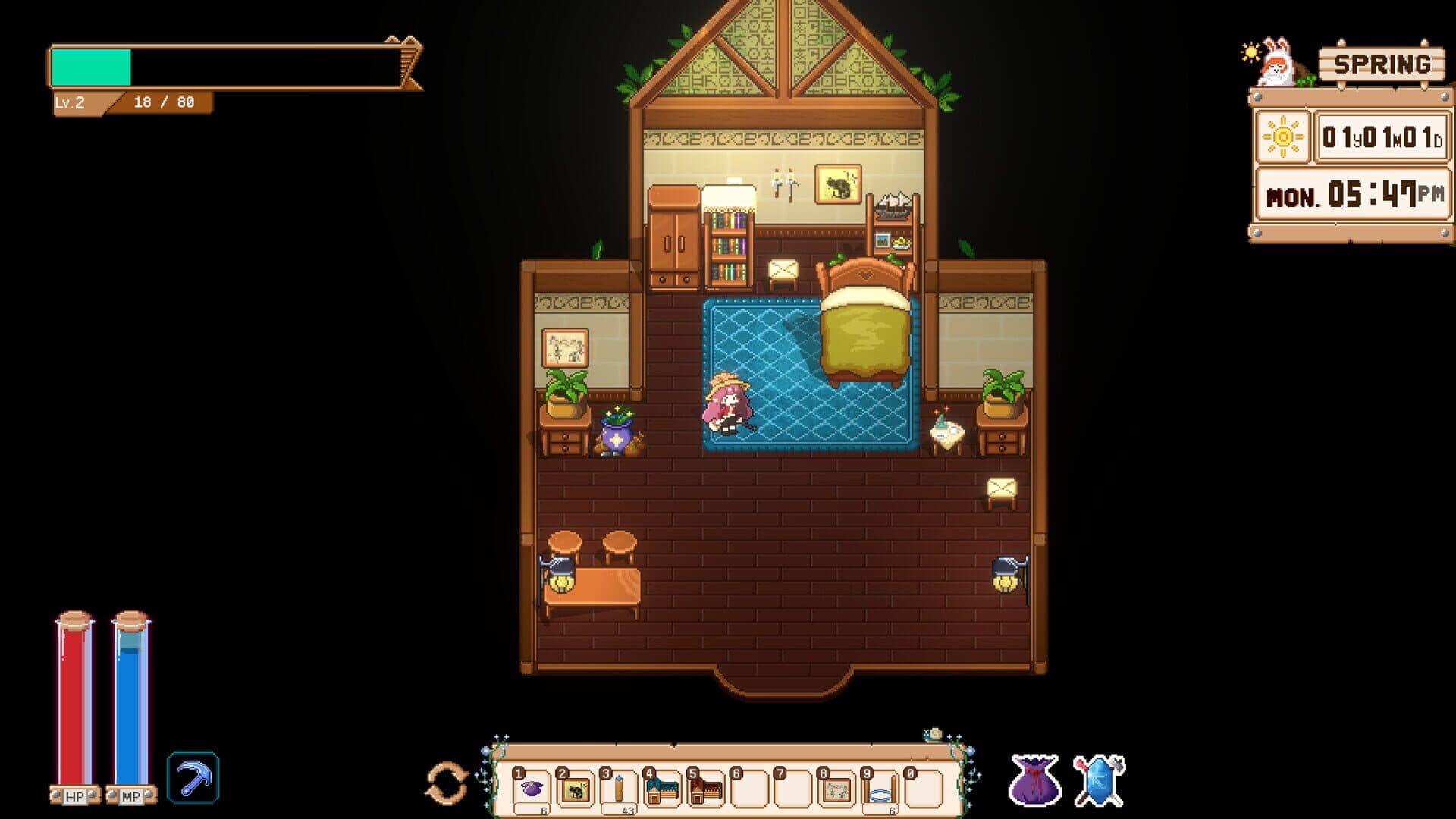Select the hoop item in hotbar slot 9
Image resolution: width=1456 pixels, height=819 pixels.
[x=880, y=791]
